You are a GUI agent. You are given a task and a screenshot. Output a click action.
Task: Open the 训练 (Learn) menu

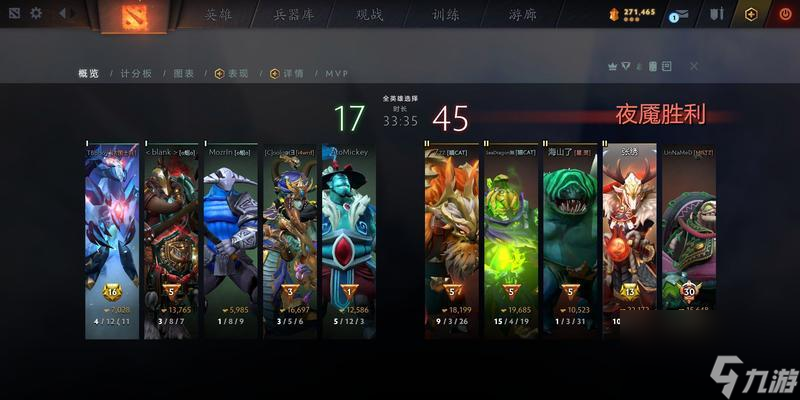click(446, 15)
